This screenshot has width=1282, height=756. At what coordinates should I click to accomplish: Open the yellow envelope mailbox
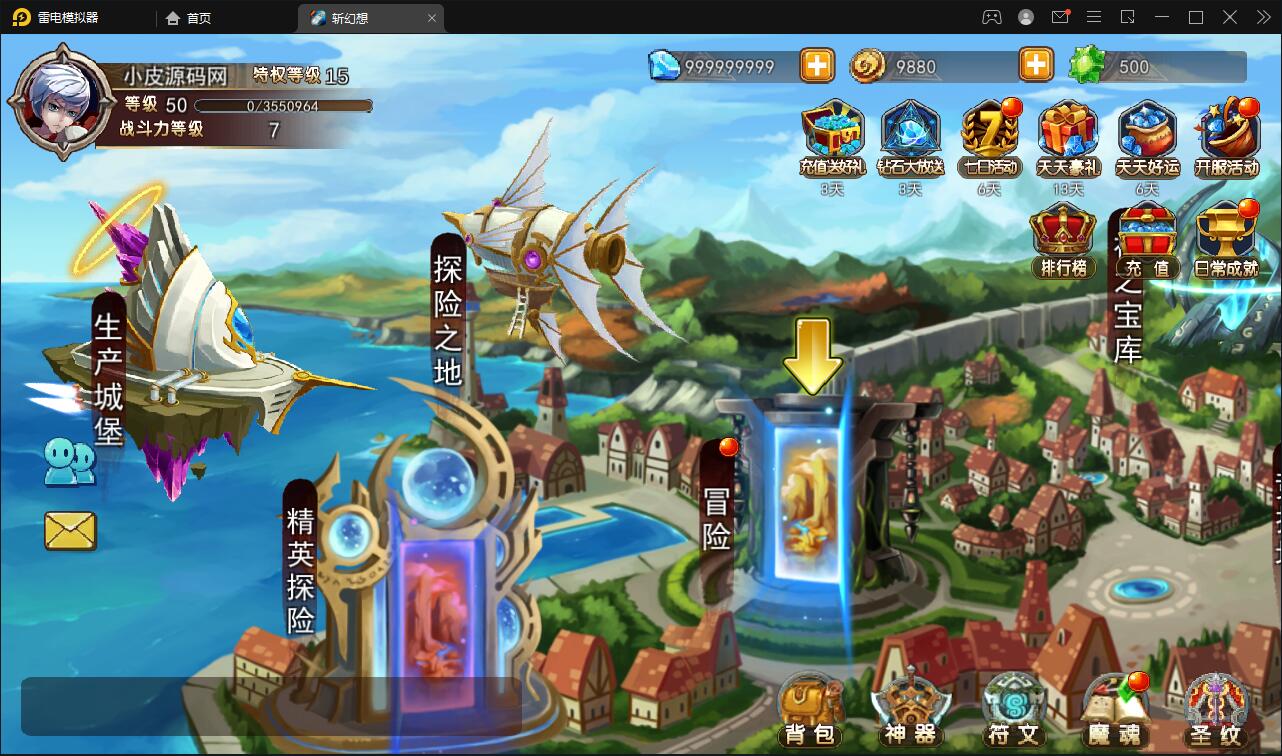click(70, 530)
